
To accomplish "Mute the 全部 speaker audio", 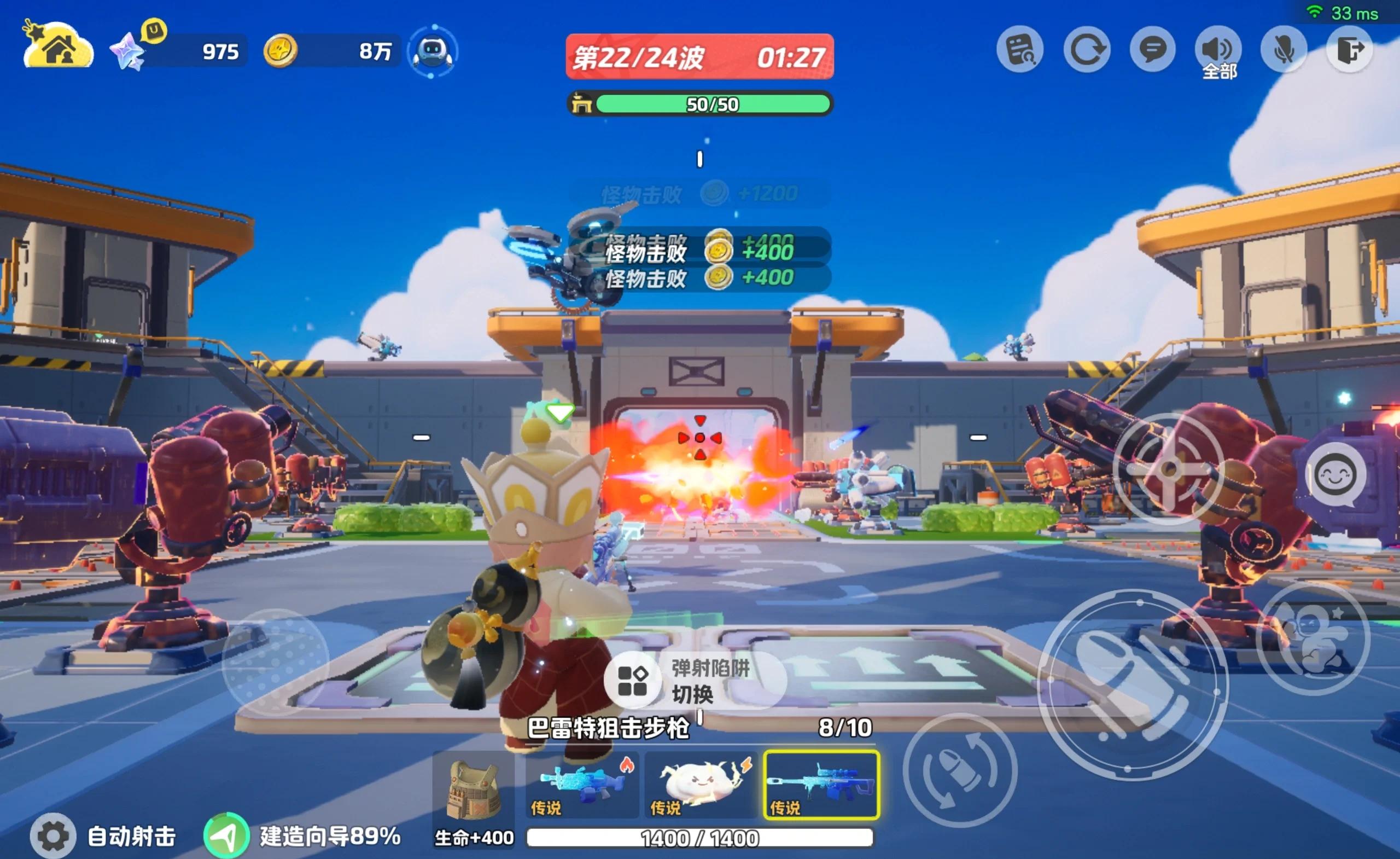I will pyautogui.click(x=1217, y=49).
